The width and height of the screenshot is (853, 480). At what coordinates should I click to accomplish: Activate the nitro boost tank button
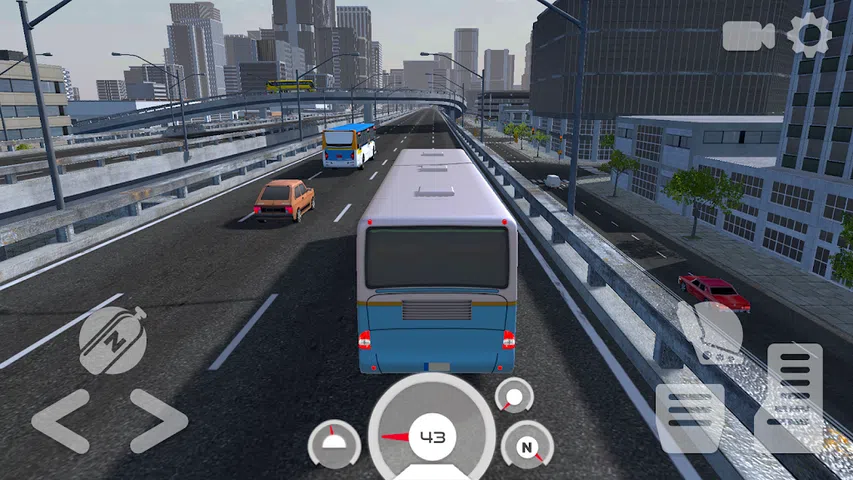(113, 340)
